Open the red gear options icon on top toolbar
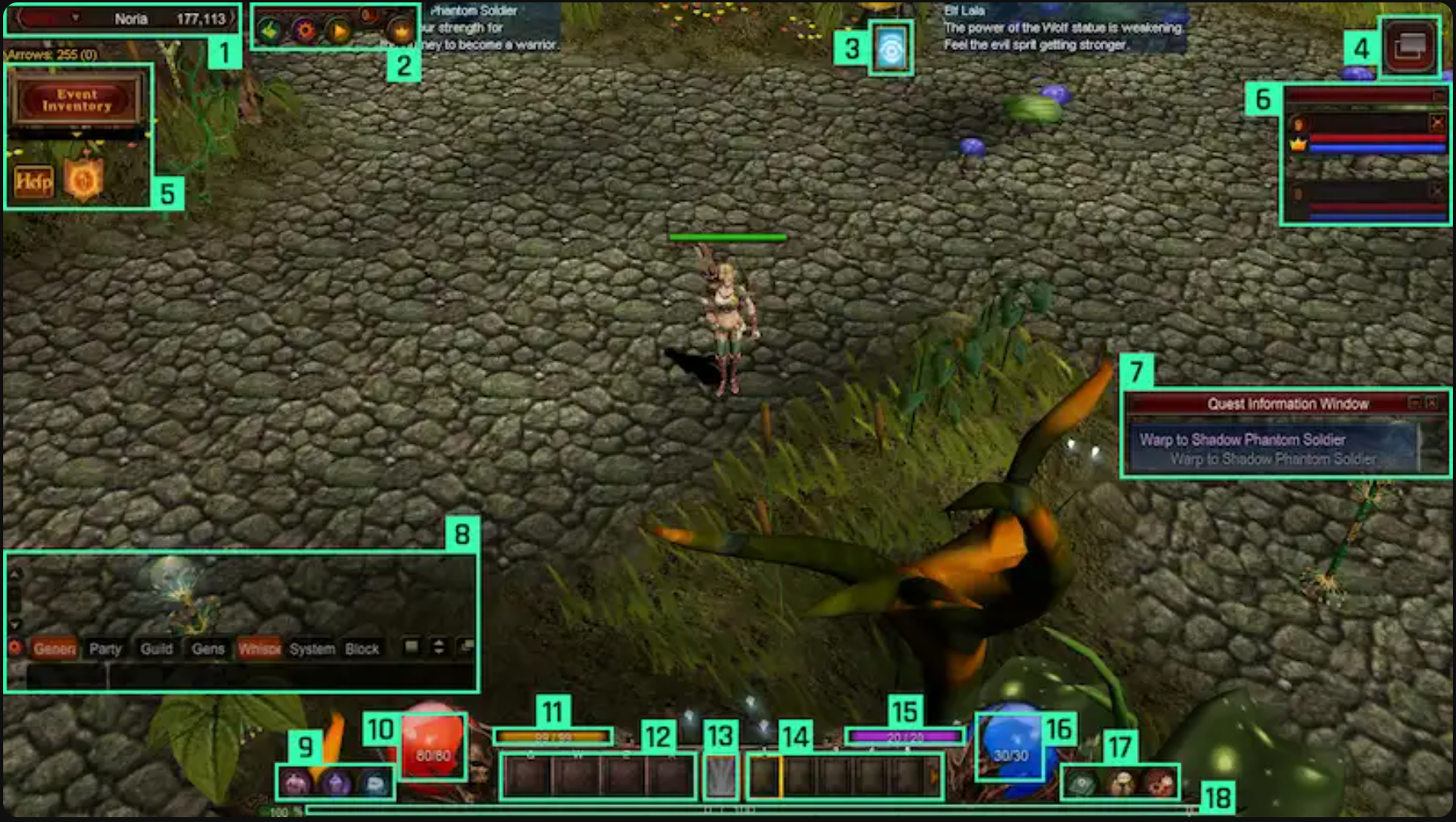Image resolution: width=1456 pixels, height=822 pixels. click(x=306, y=29)
